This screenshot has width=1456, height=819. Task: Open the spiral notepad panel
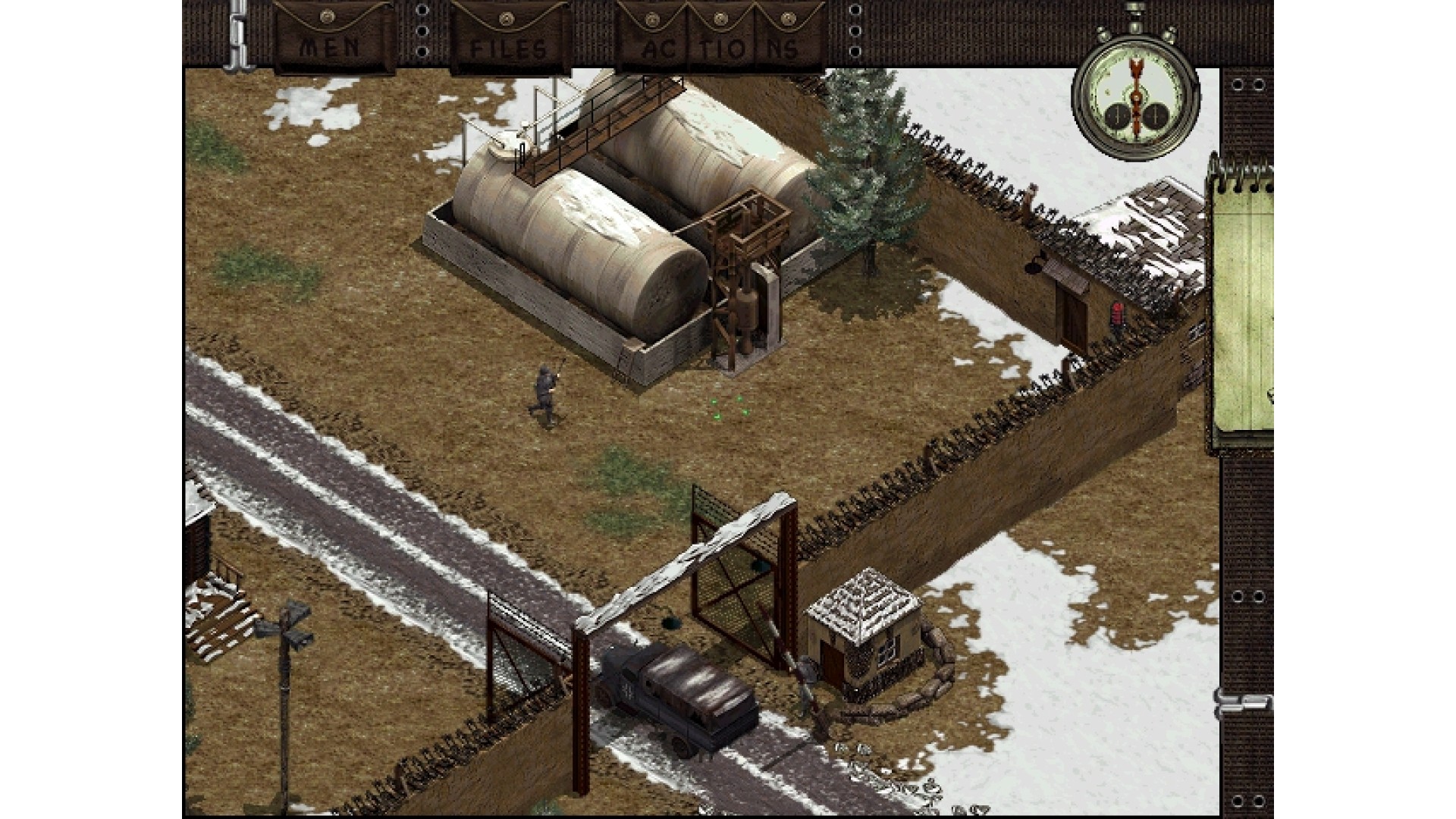pyautogui.click(x=1242, y=303)
